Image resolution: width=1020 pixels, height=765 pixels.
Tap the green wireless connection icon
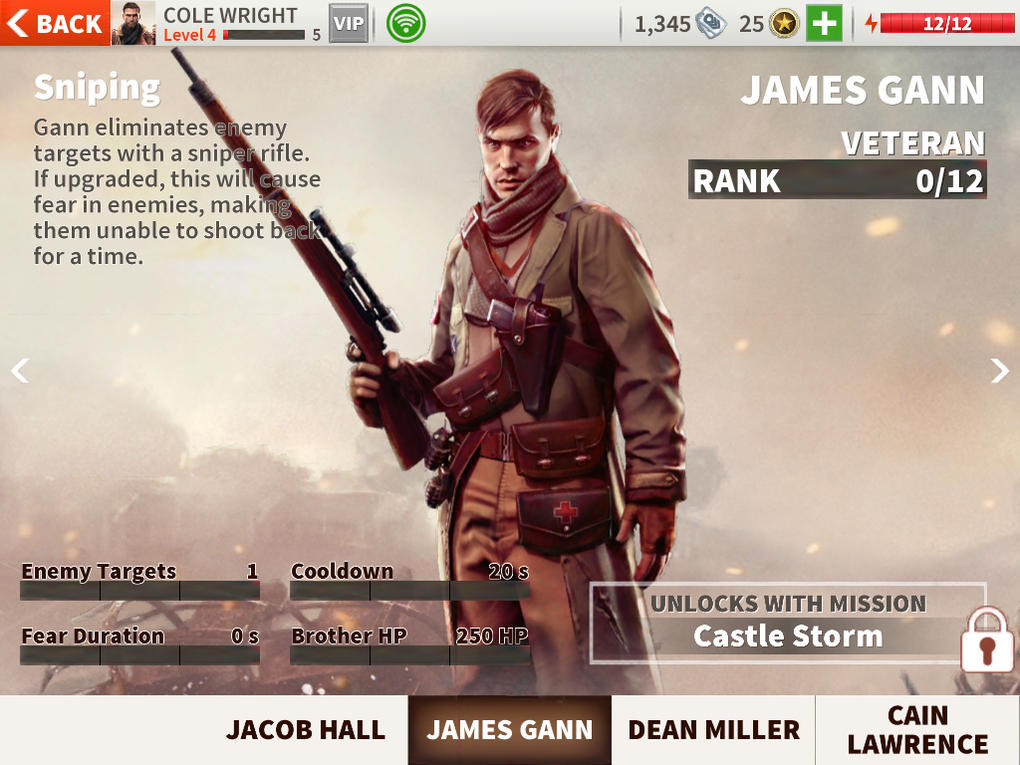tap(406, 23)
